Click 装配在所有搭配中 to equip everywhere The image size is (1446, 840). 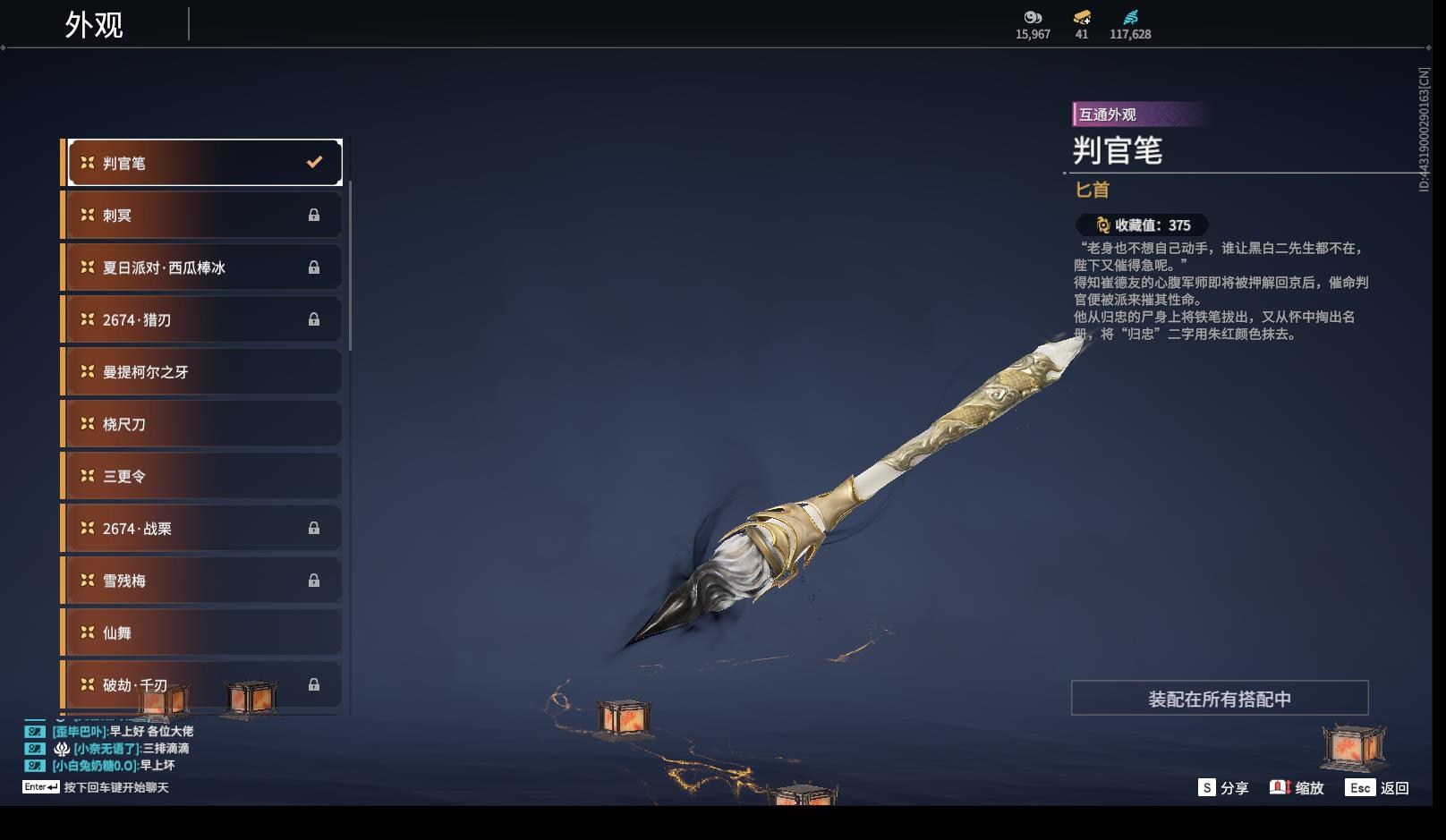(x=1220, y=699)
